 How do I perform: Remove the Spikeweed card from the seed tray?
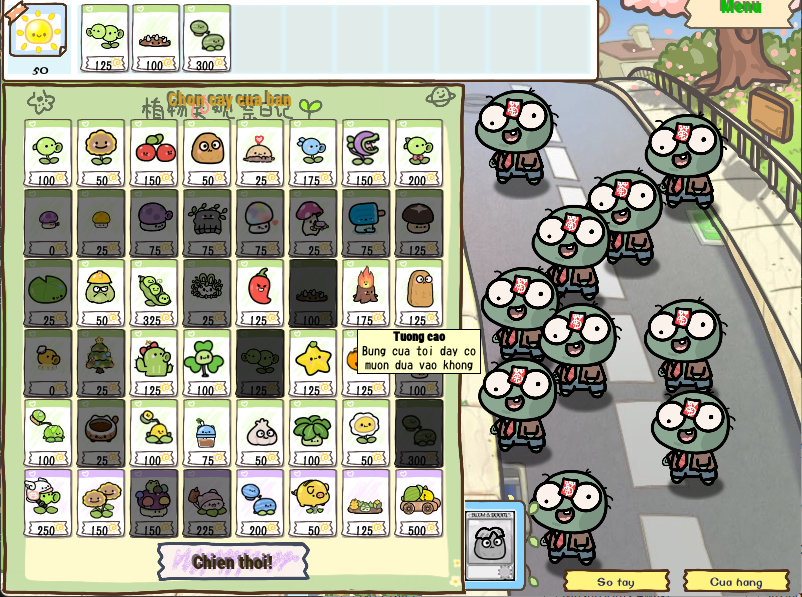coord(156,38)
